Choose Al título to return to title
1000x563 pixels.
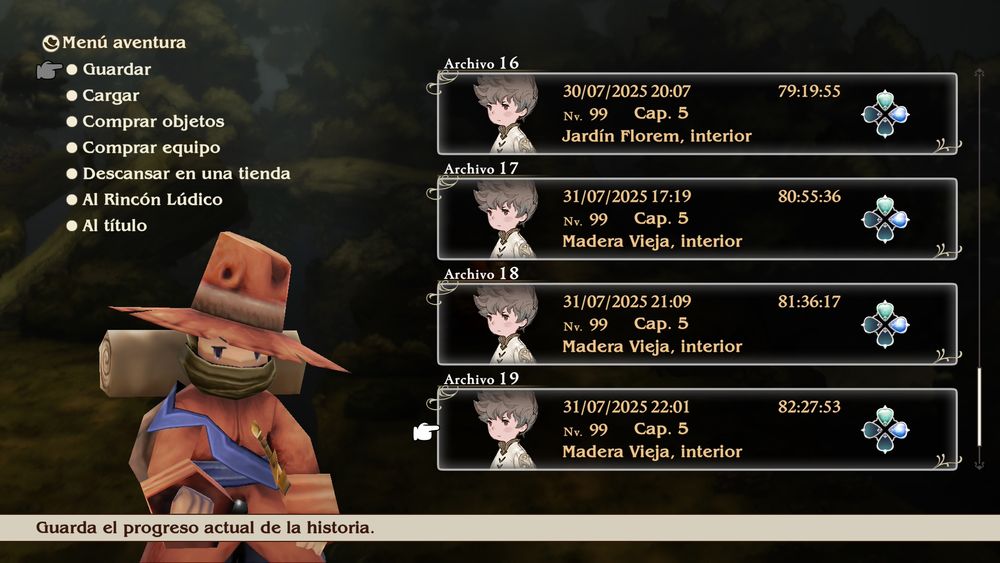(114, 226)
